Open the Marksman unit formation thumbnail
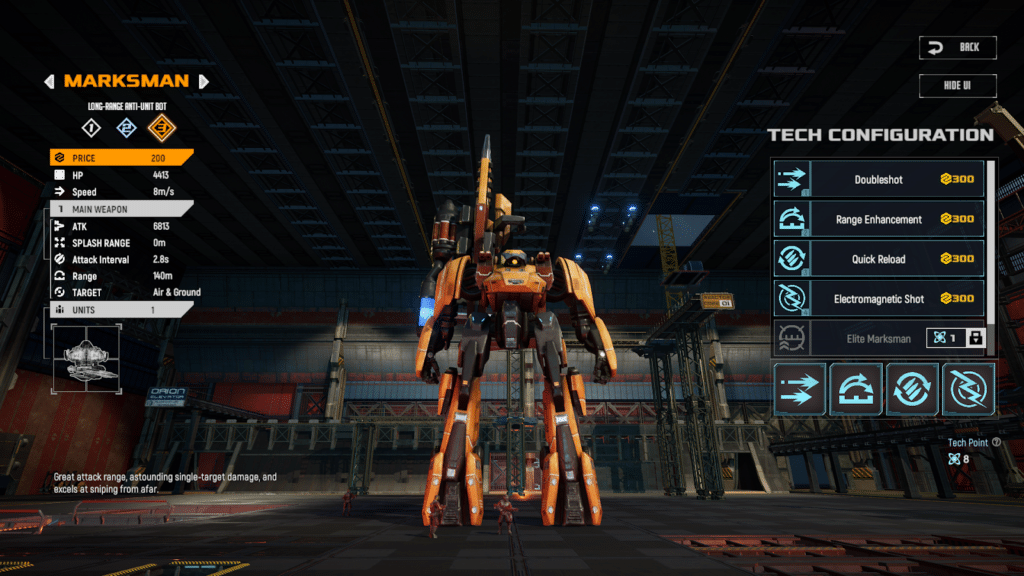This screenshot has width=1024, height=576. 84,357
